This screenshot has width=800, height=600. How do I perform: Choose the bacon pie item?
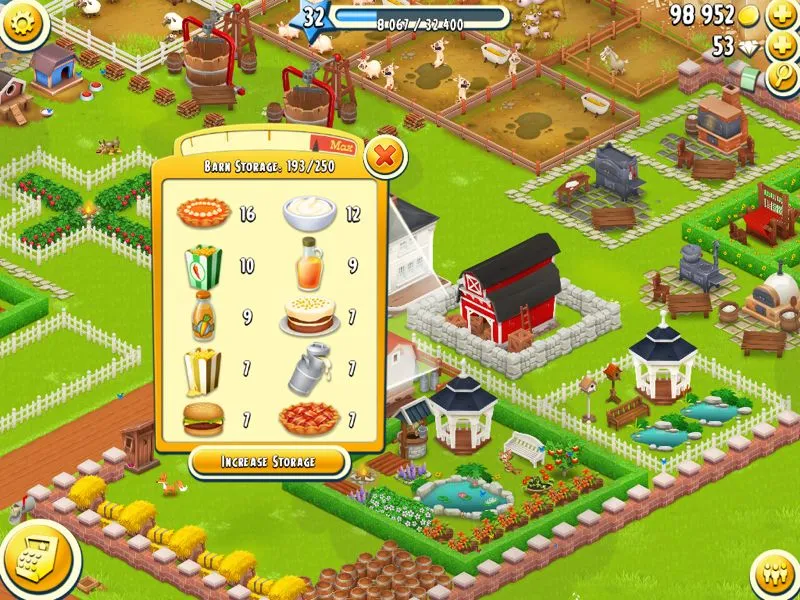[x=310, y=419]
